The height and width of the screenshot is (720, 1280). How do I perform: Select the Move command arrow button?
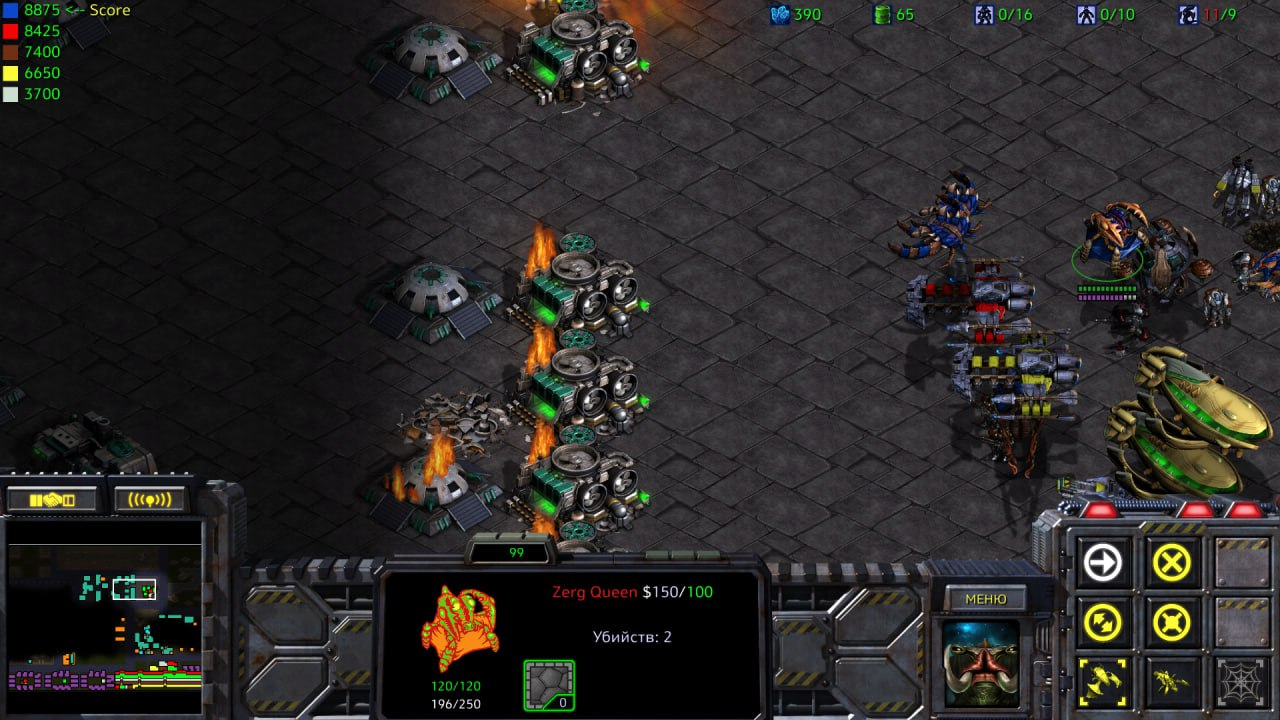[x=1103, y=564]
